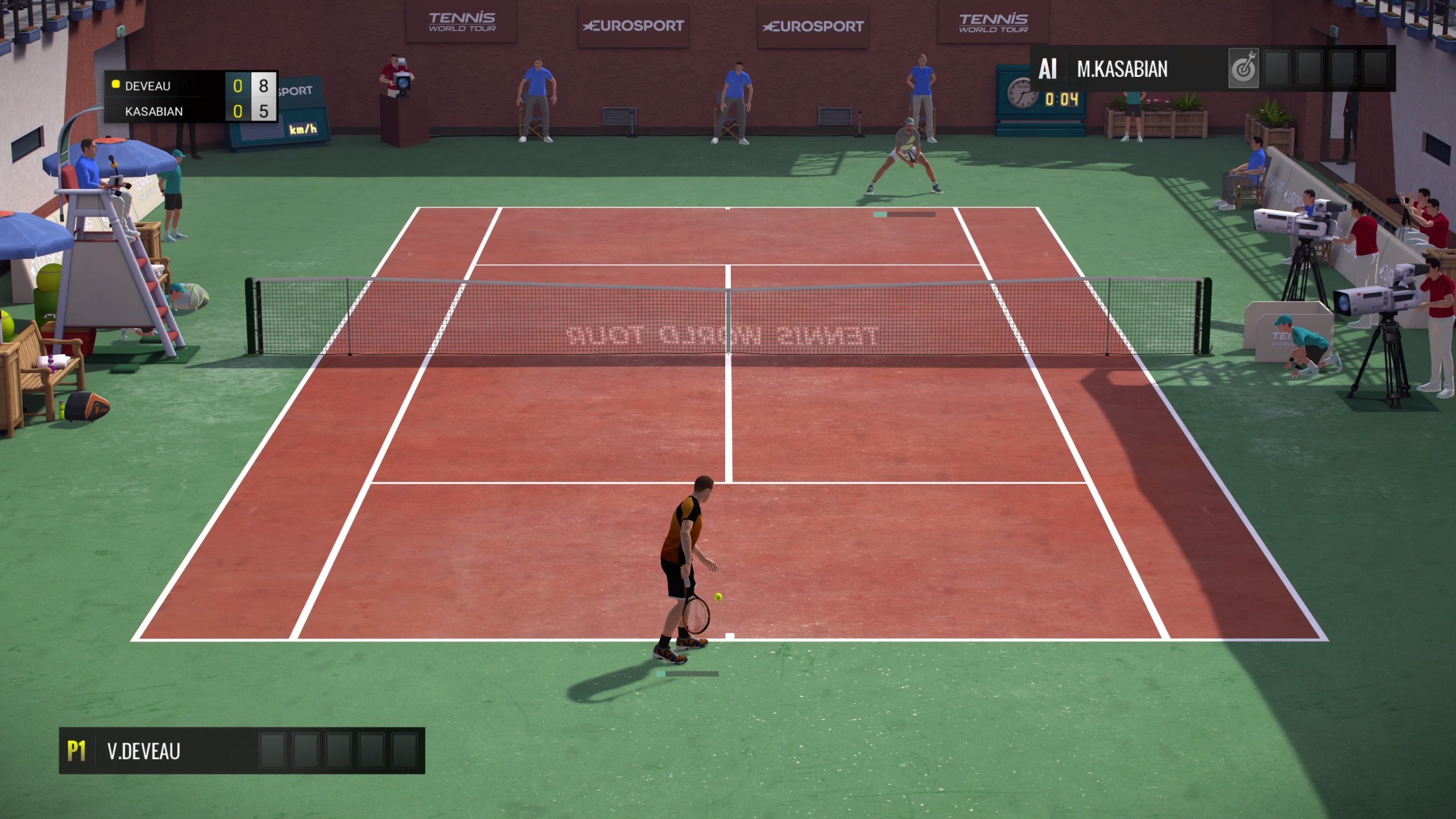
Task: Expand the scoreboard overlay in the top left
Action: click(x=191, y=98)
